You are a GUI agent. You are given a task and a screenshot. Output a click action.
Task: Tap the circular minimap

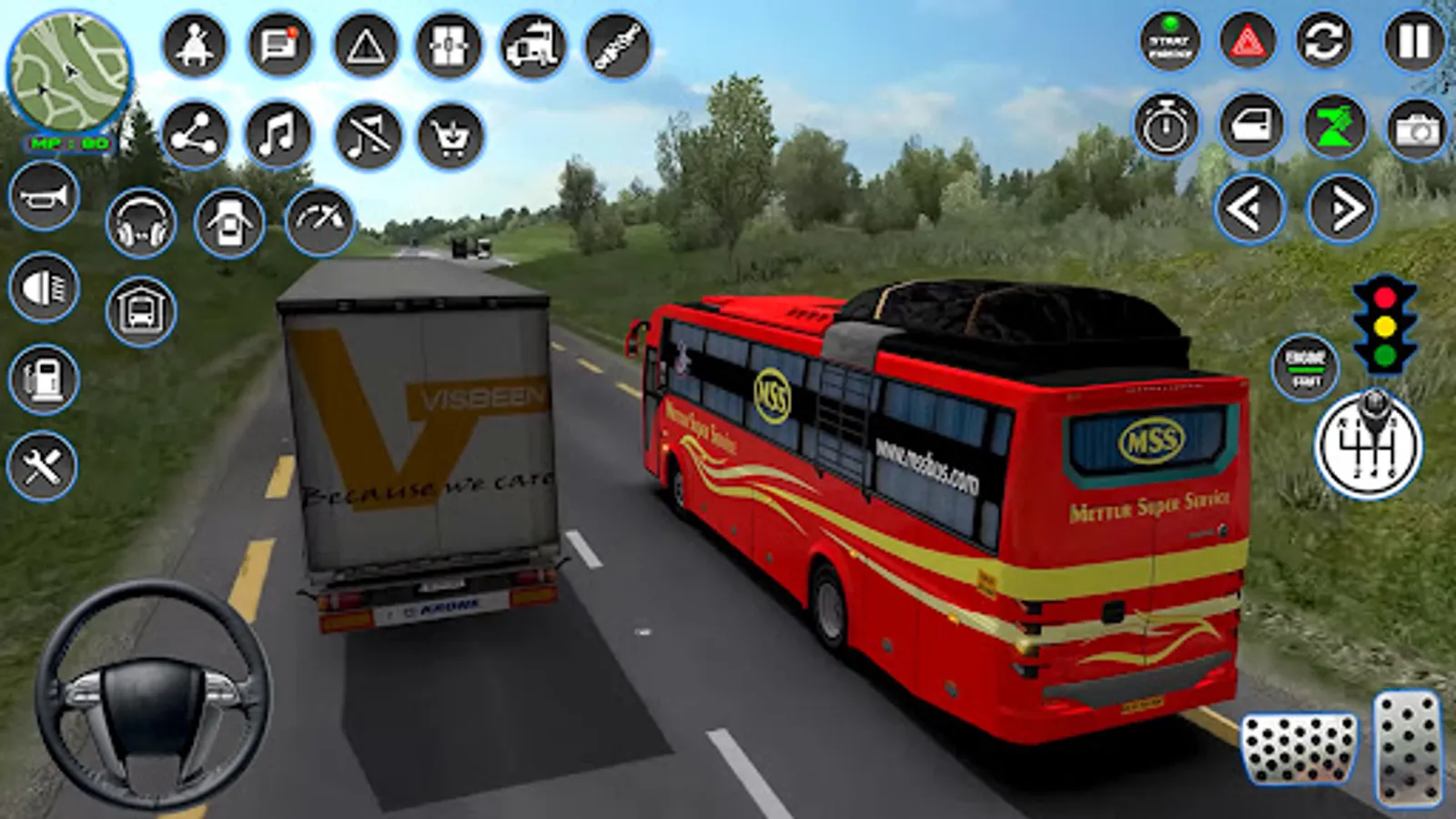coord(69,73)
